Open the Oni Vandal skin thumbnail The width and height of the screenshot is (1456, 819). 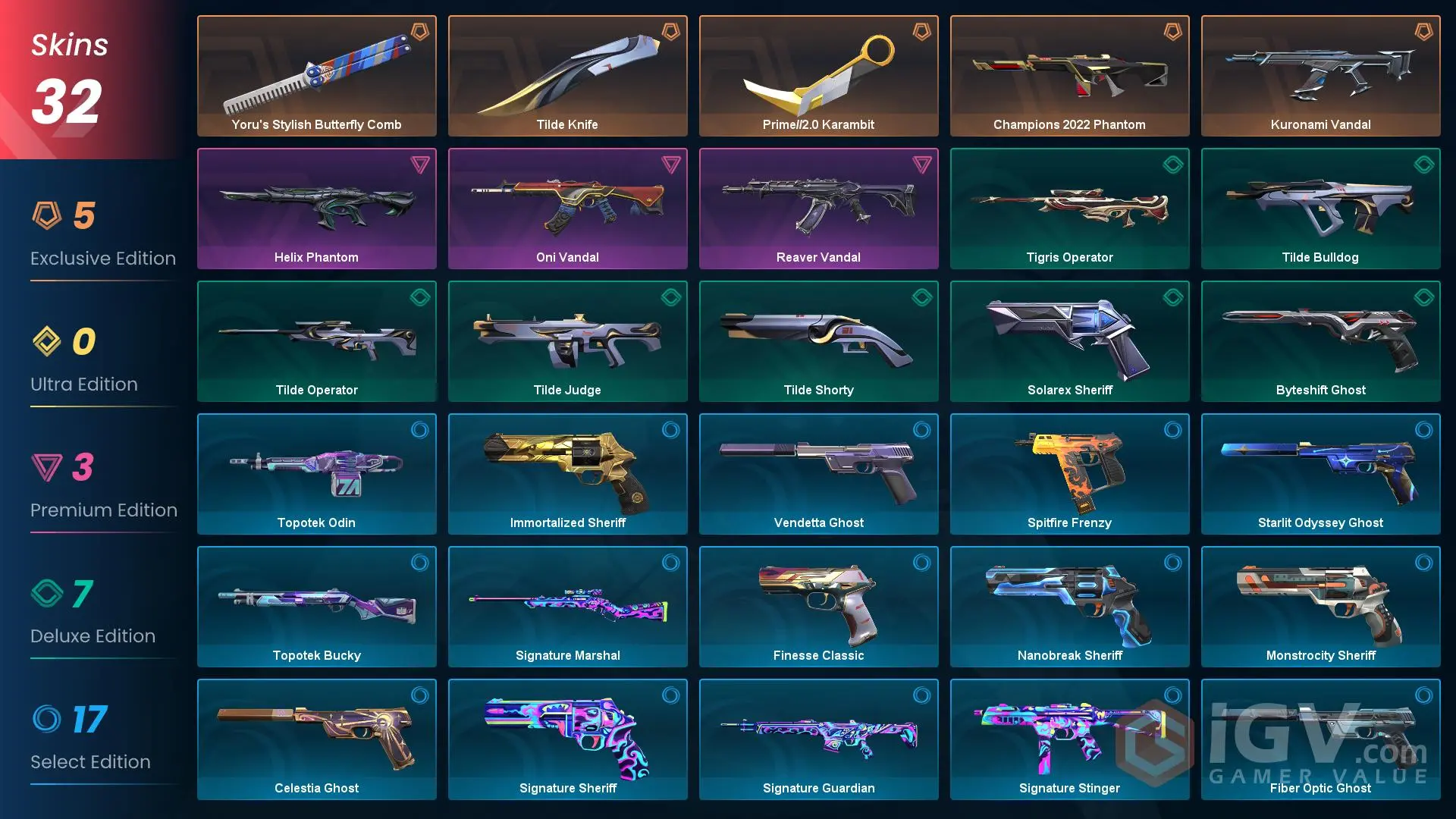pyautogui.click(x=567, y=205)
